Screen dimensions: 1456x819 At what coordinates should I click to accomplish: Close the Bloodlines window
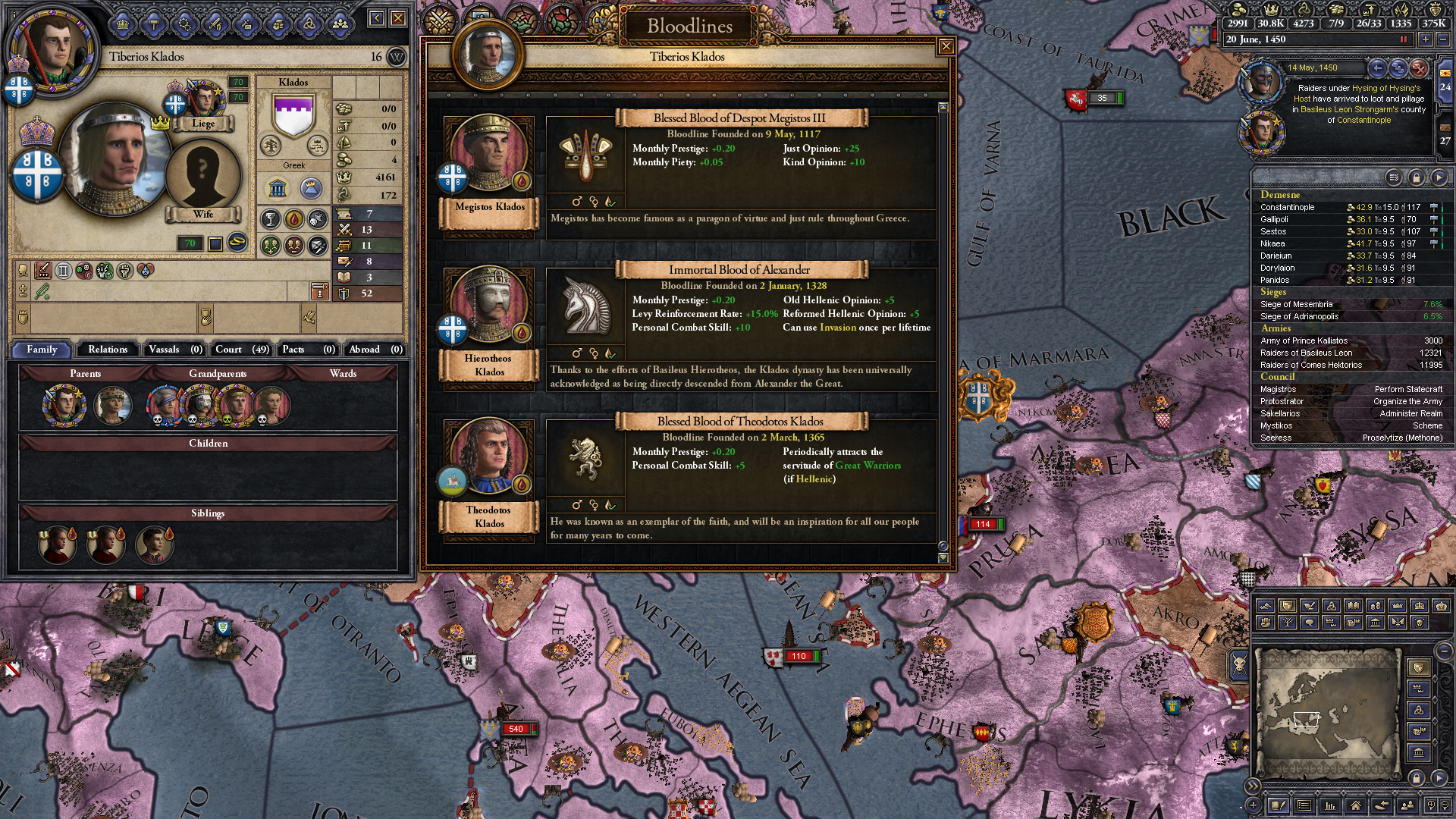point(946,47)
